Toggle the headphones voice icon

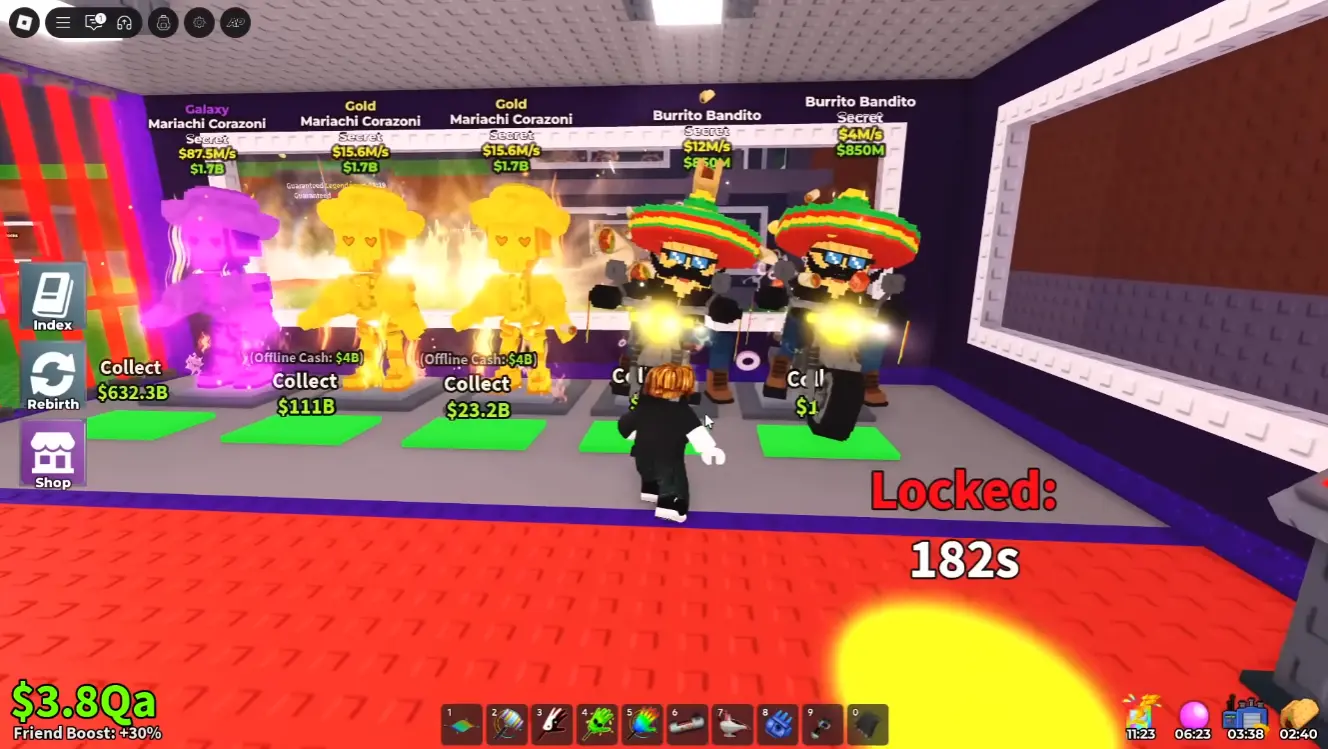point(125,22)
